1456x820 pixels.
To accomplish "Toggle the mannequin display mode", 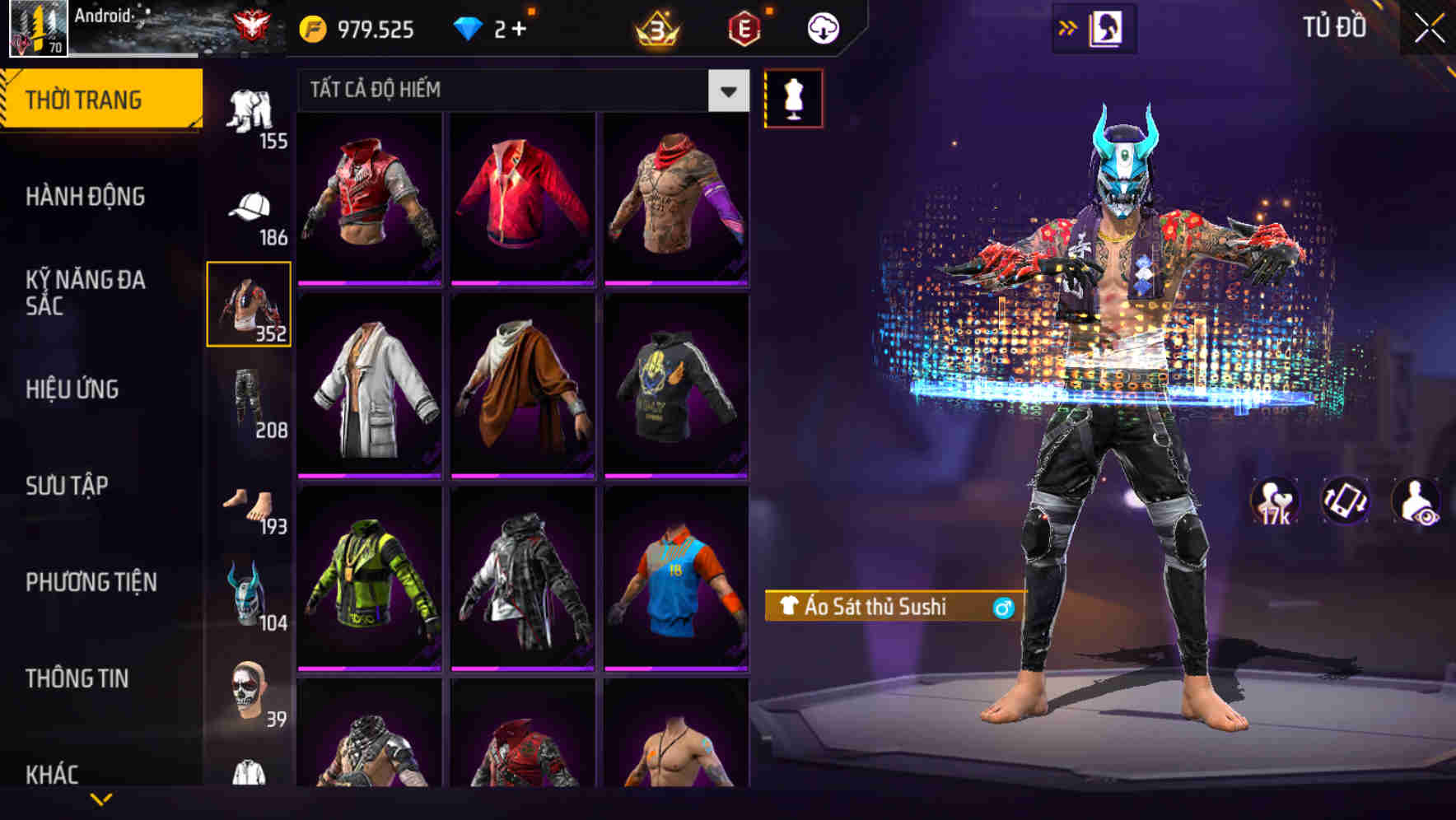I will [793, 97].
